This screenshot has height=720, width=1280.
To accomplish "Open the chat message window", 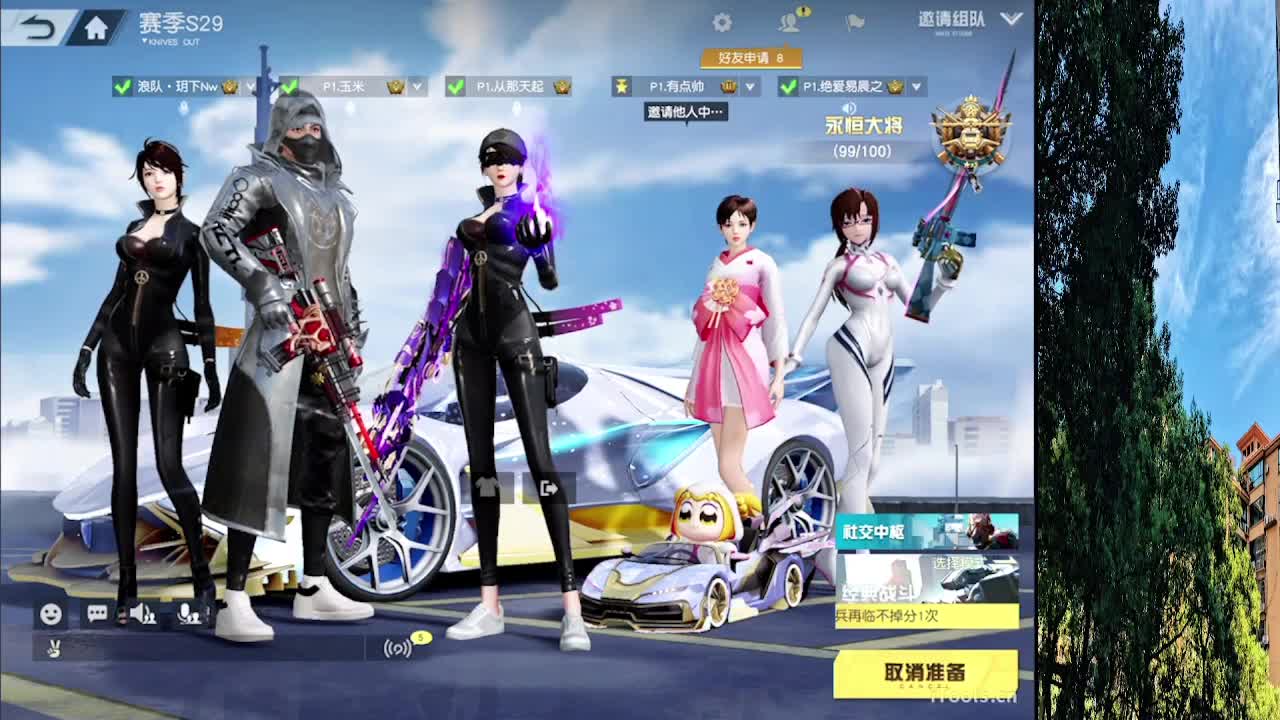I will [x=96, y=614].
